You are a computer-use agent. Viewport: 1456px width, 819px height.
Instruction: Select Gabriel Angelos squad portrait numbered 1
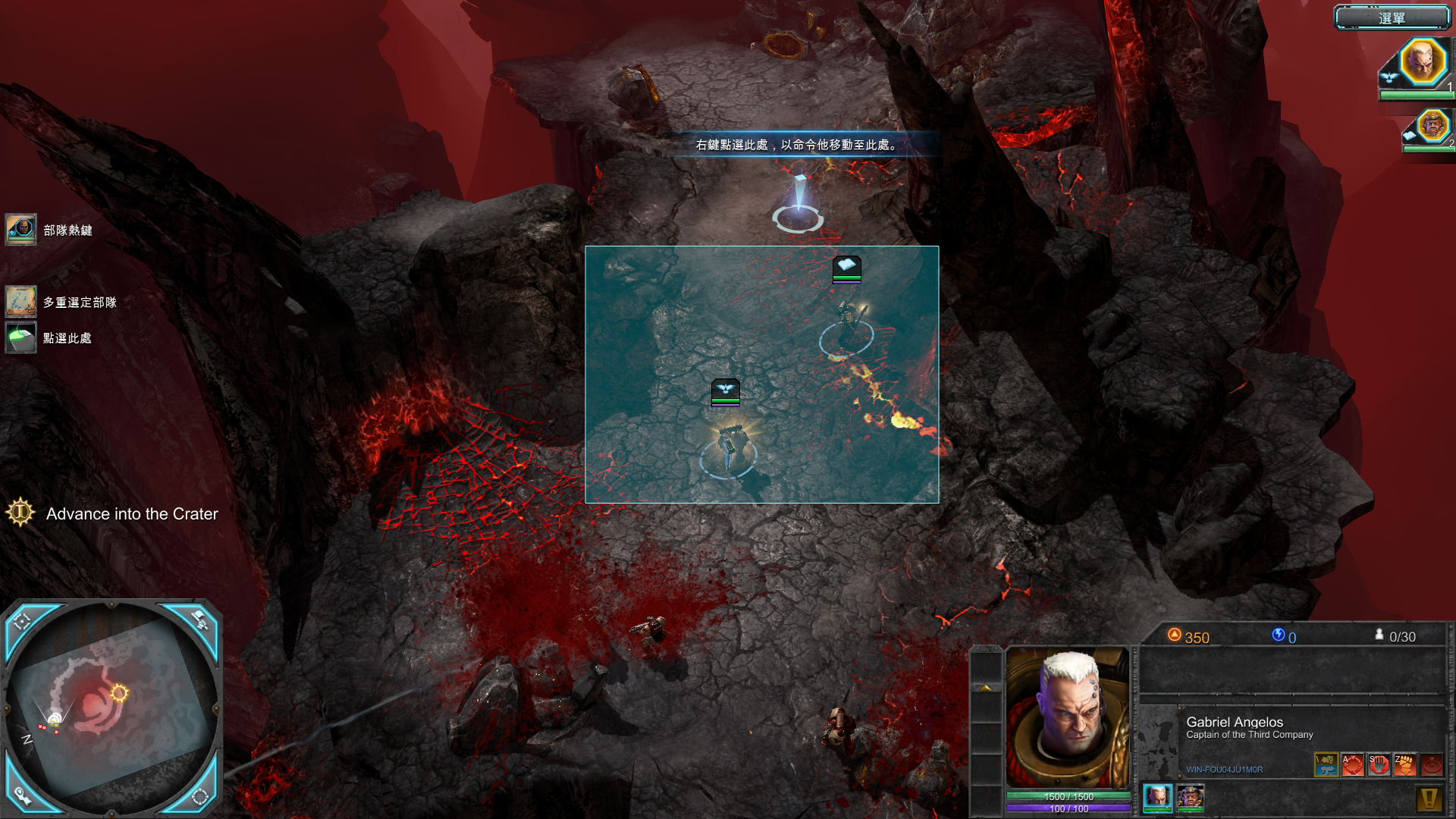1421,62
